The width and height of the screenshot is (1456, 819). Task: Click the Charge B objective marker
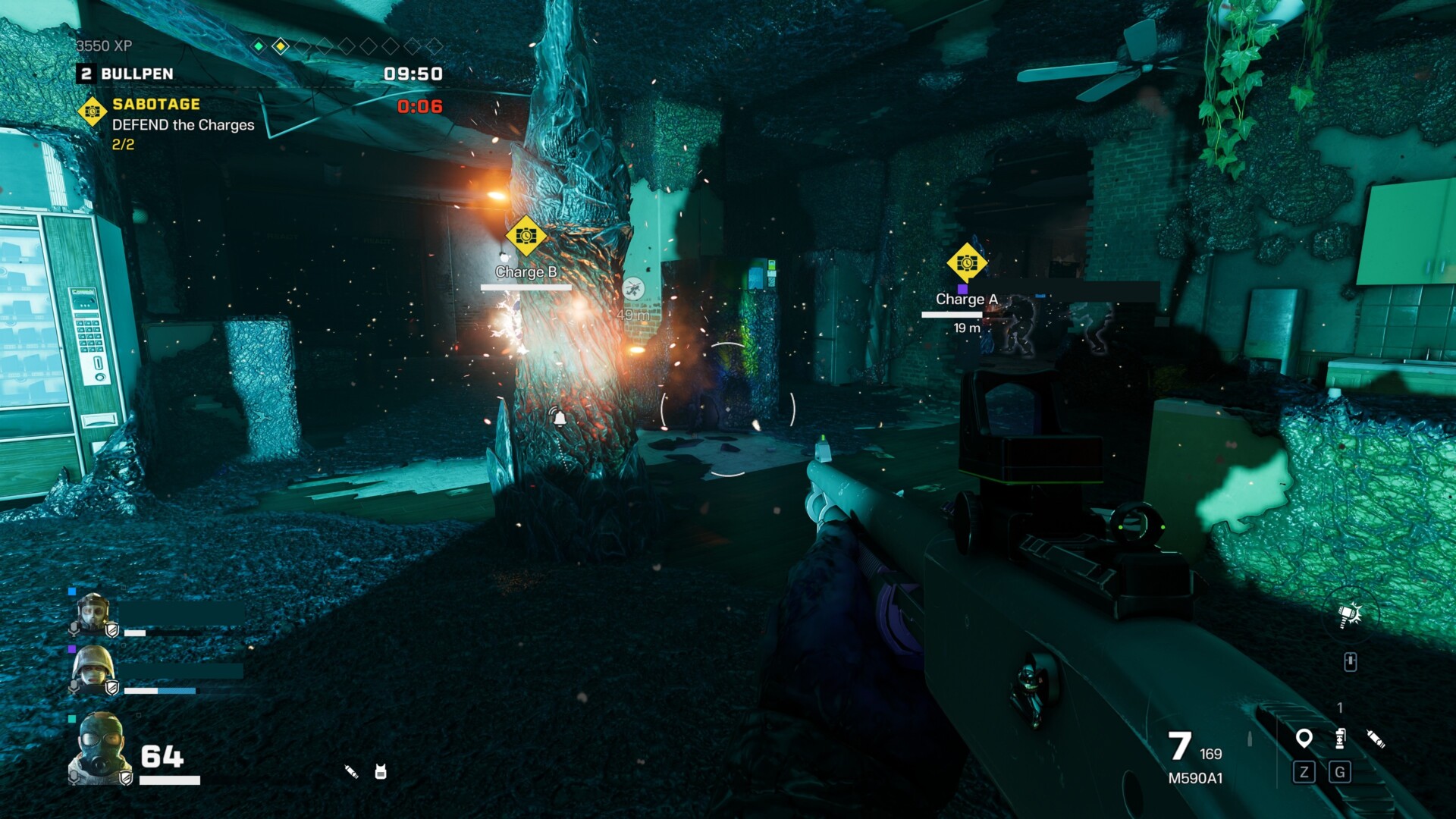tap(526, 237)
